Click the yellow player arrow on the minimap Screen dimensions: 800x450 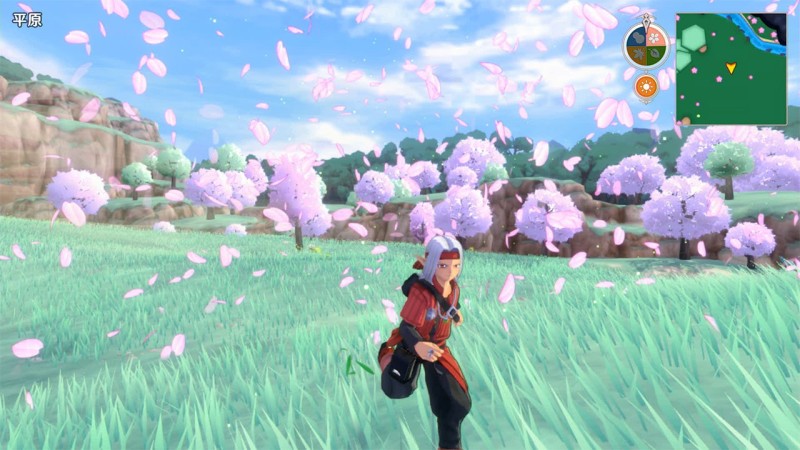731,68
